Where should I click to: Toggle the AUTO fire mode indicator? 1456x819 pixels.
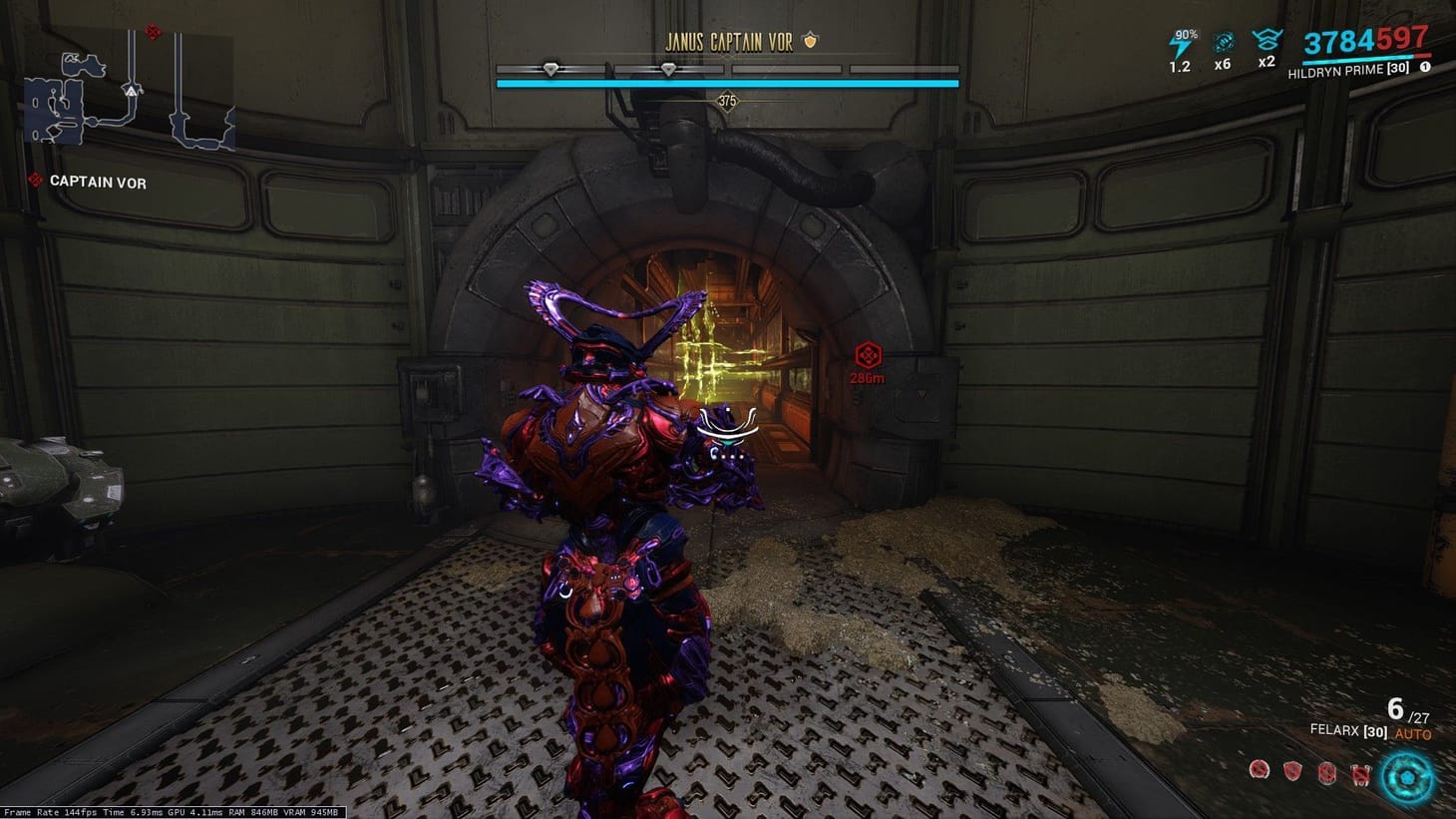(x=1411, y=732)
